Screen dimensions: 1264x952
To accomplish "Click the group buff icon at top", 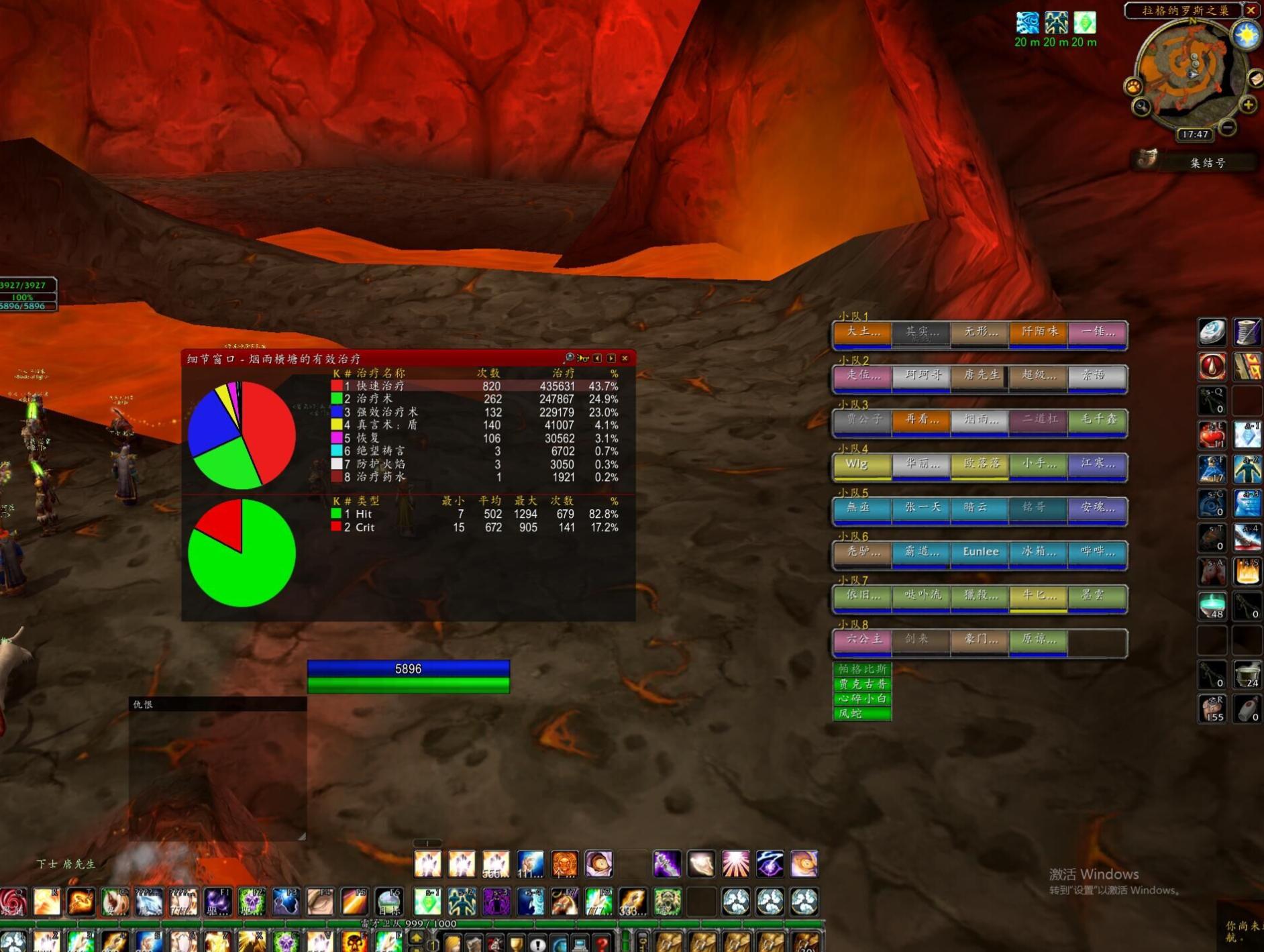I will pos(1055,23).
